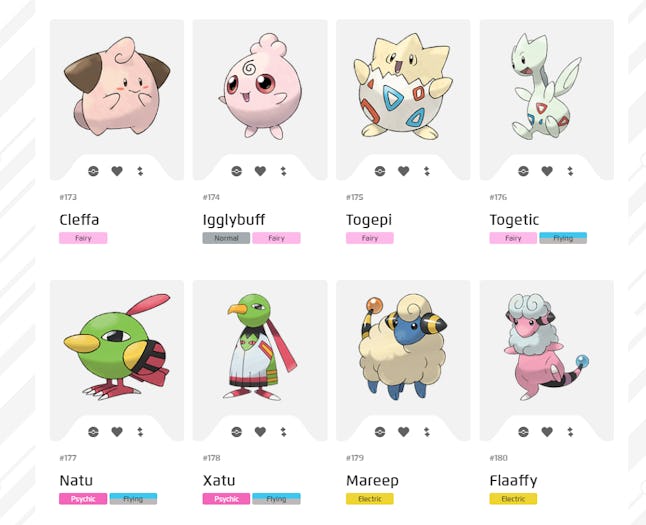Choose Natu's Psychic type badge

[x=83, y=499]
